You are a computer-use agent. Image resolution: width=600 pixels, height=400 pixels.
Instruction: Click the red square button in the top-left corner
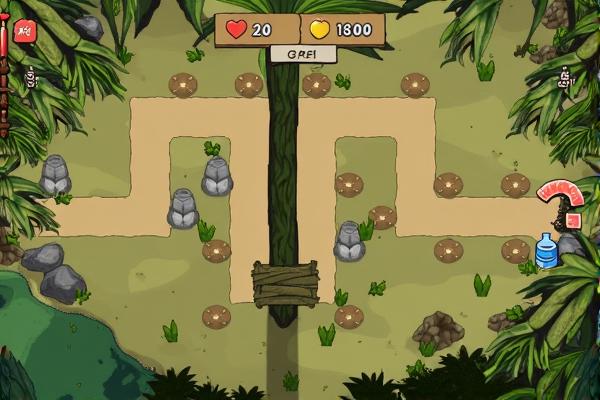tap(24, 29)
